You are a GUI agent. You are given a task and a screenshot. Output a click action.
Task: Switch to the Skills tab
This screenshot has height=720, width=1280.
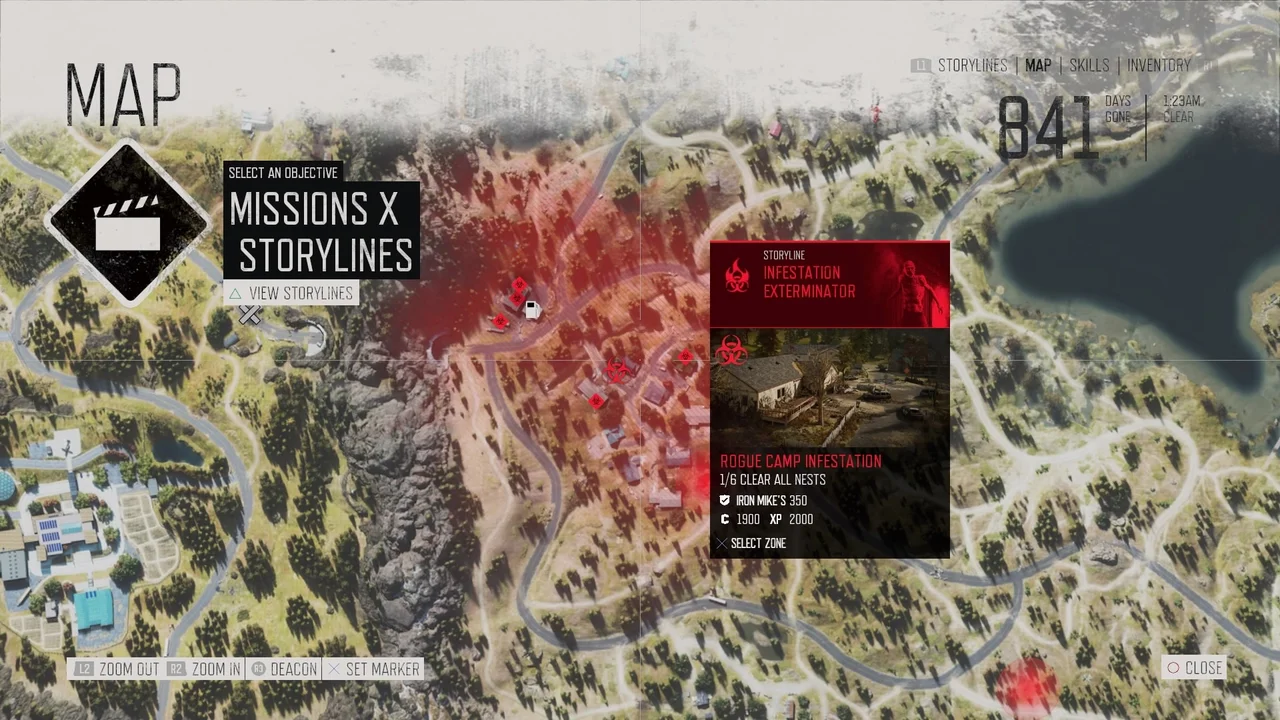click(x=1088, y=65)
